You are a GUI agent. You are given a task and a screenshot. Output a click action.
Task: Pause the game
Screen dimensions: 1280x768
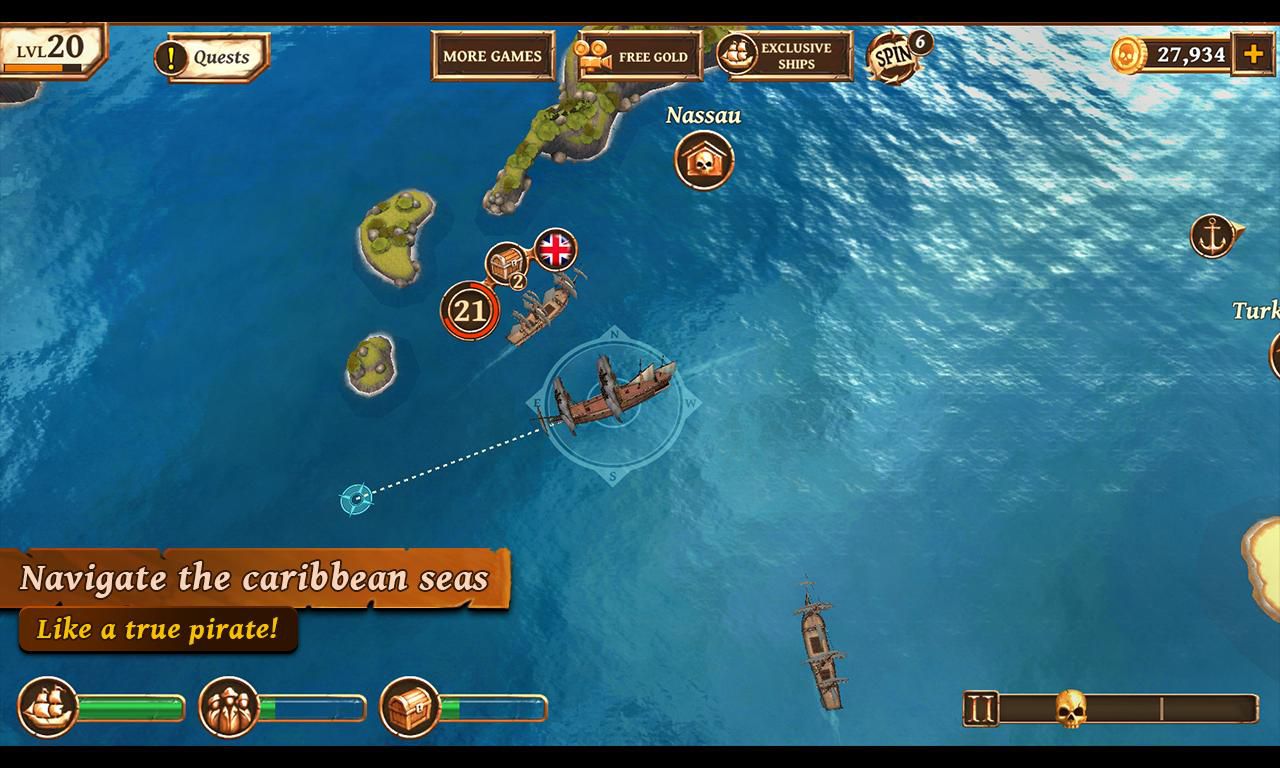click(981, 709)
